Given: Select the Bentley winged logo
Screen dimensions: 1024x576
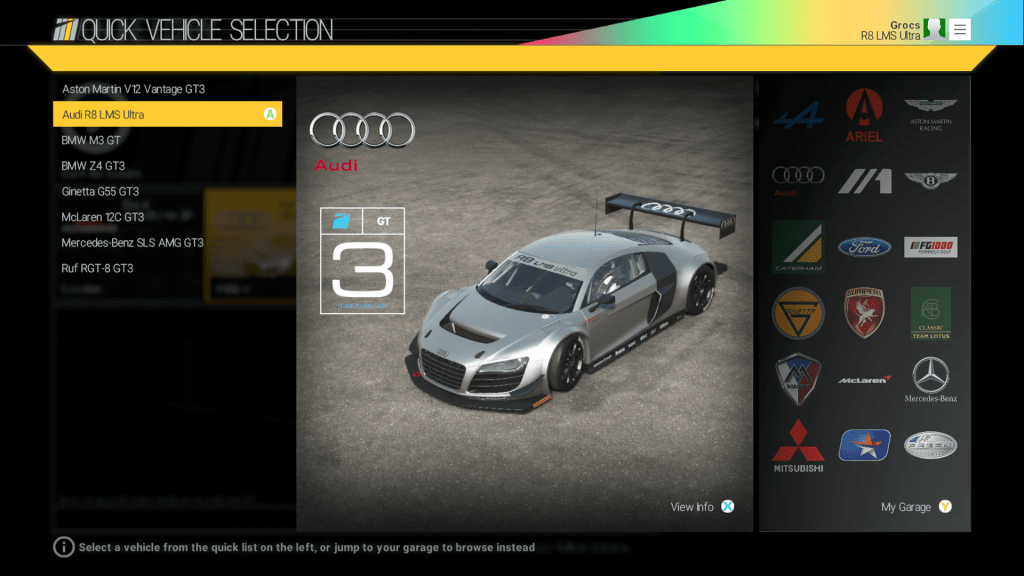Looking at the screenshot, I should pyautogui.click(x=931, y=181).
